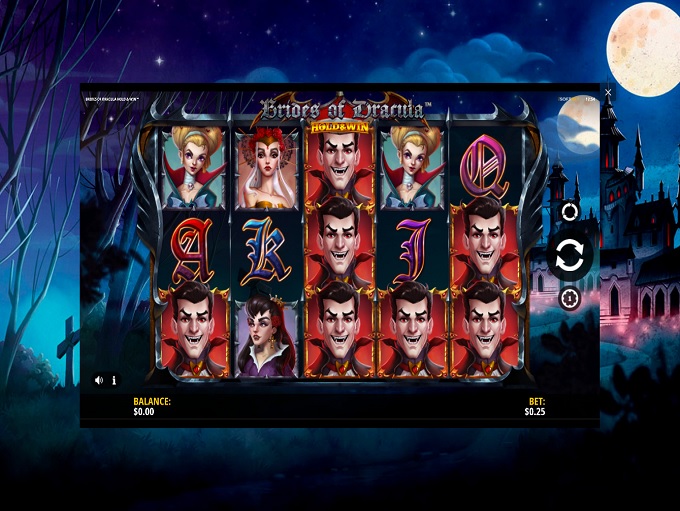Toggle the sound speaker icon
680x511 pixels.
[99, 380]
